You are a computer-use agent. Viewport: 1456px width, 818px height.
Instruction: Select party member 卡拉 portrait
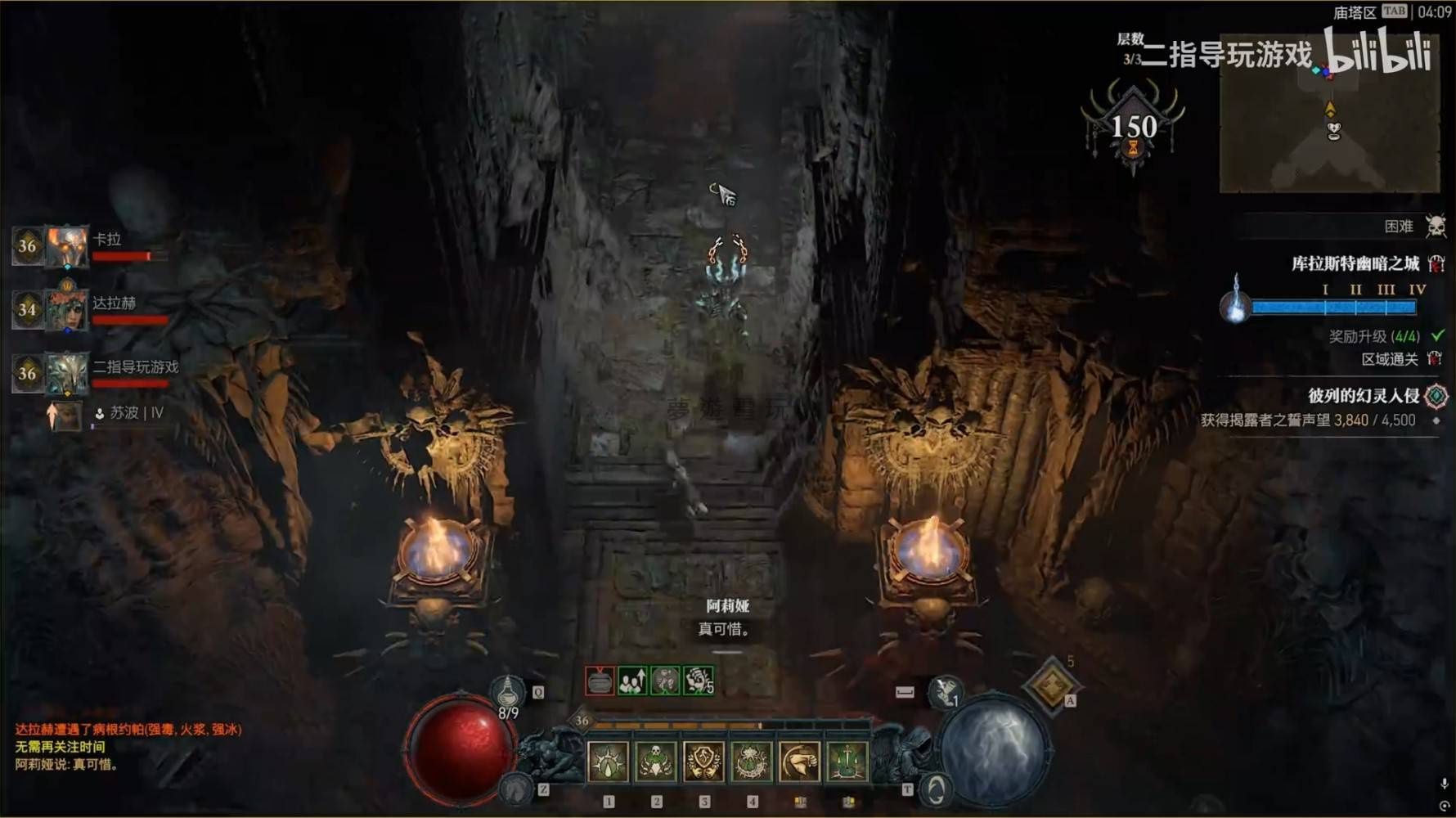[66, 246]
